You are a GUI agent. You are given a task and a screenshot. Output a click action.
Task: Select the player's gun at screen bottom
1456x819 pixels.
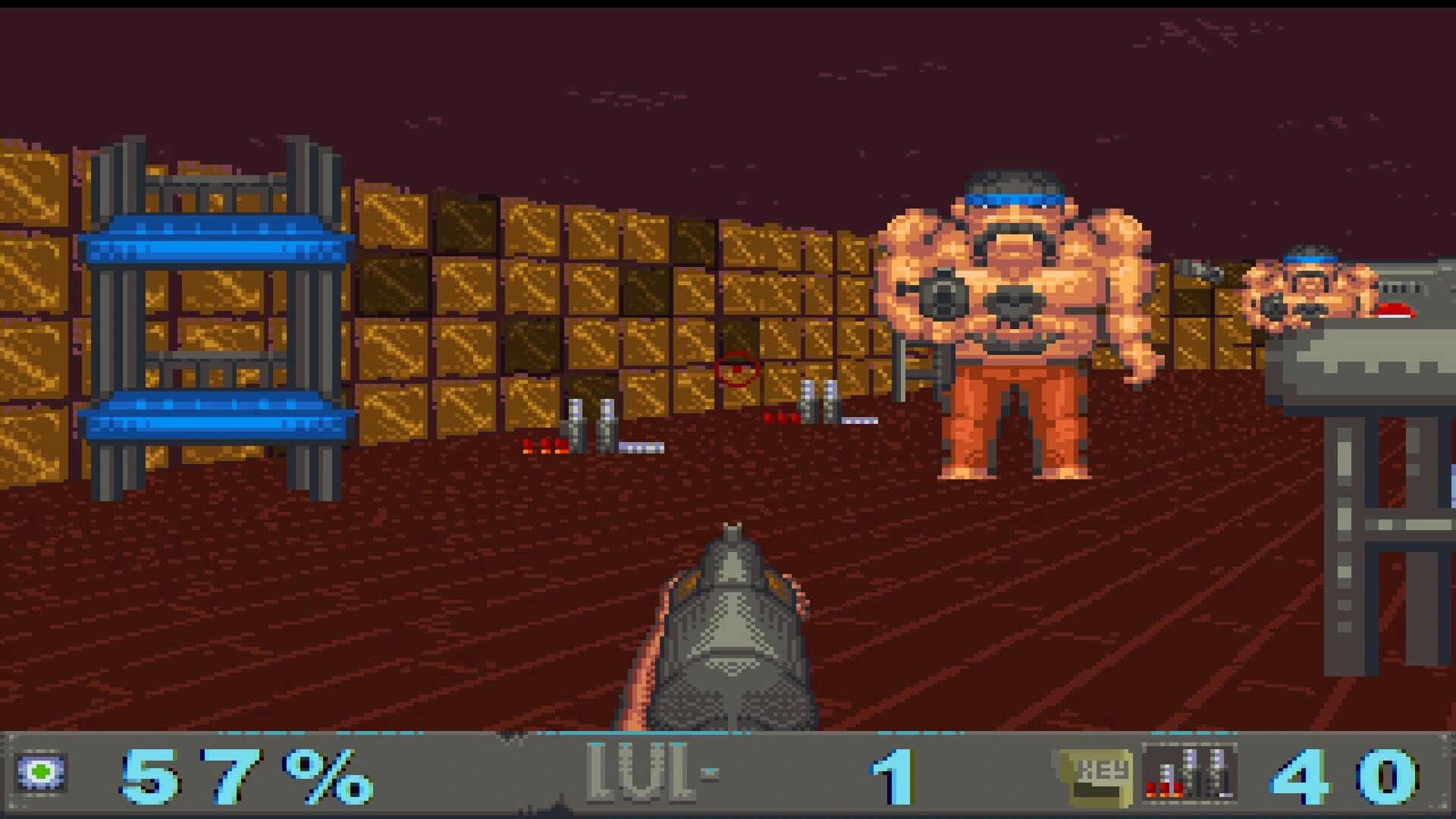click(x=732, y=629)
